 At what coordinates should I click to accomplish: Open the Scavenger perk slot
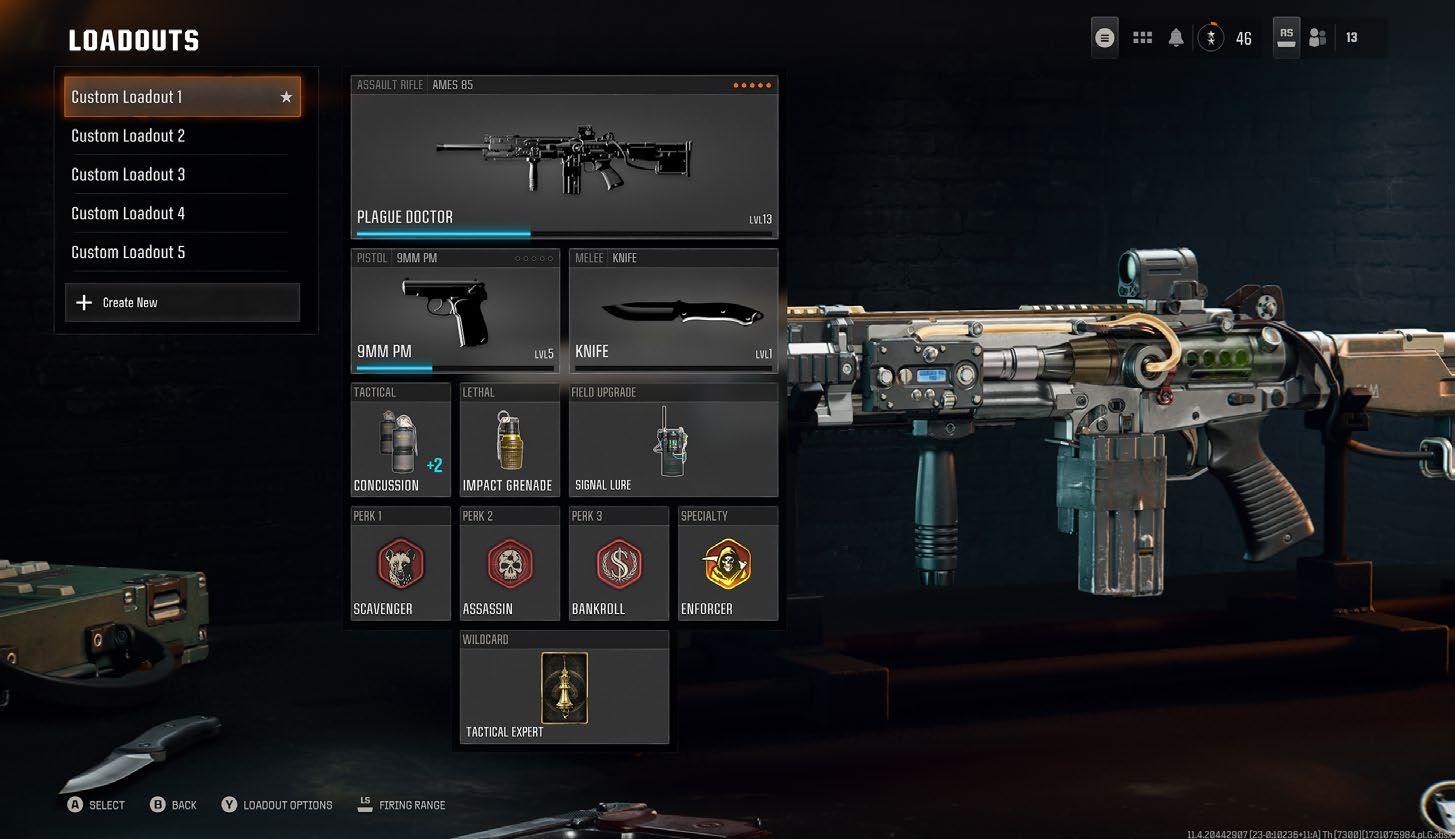[x=400, y=564]
